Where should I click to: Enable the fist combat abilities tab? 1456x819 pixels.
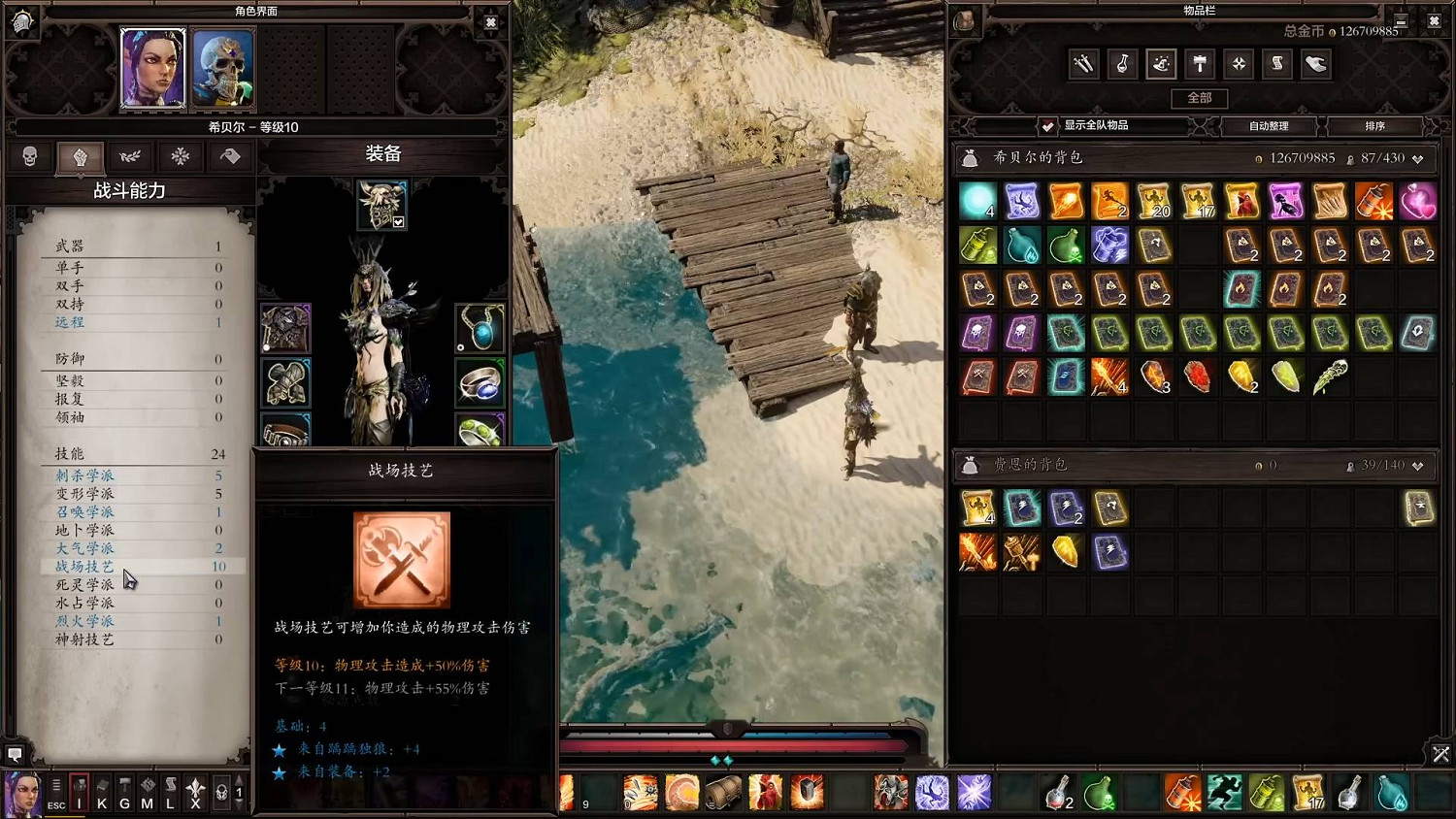[81, 156]
